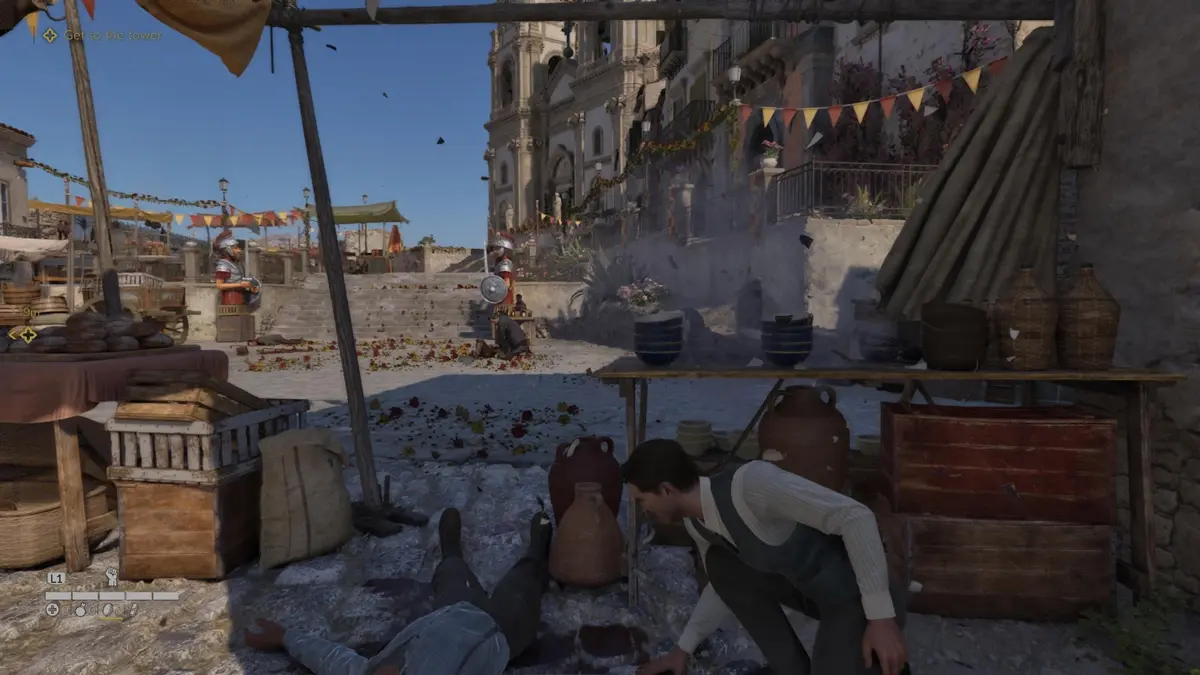Select the fist melee weapon icon
Screen dimensions: 1200x675
tap(111, 577)
